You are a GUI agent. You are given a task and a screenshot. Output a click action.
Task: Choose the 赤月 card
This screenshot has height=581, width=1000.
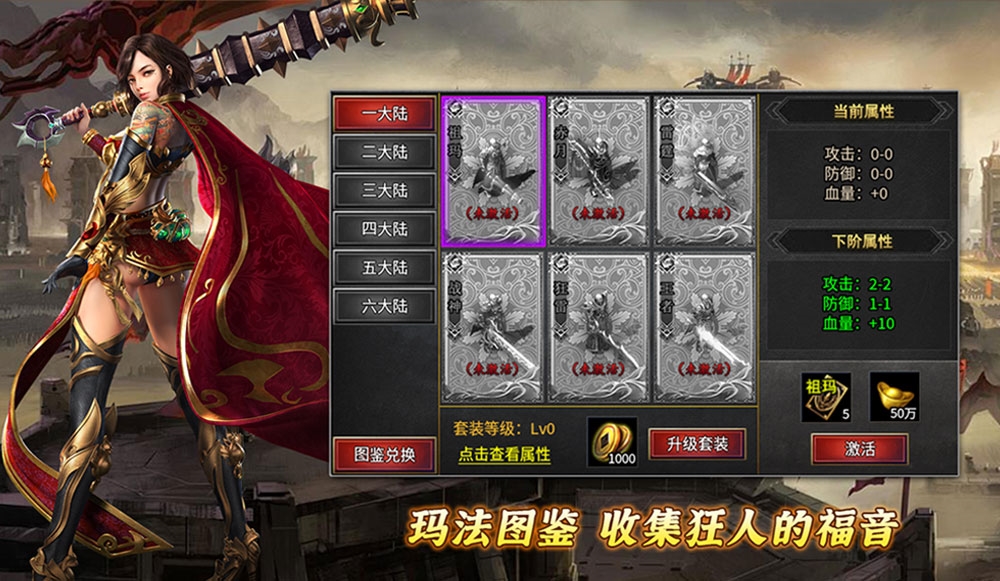pyautogui.click(x=599, y=171)
